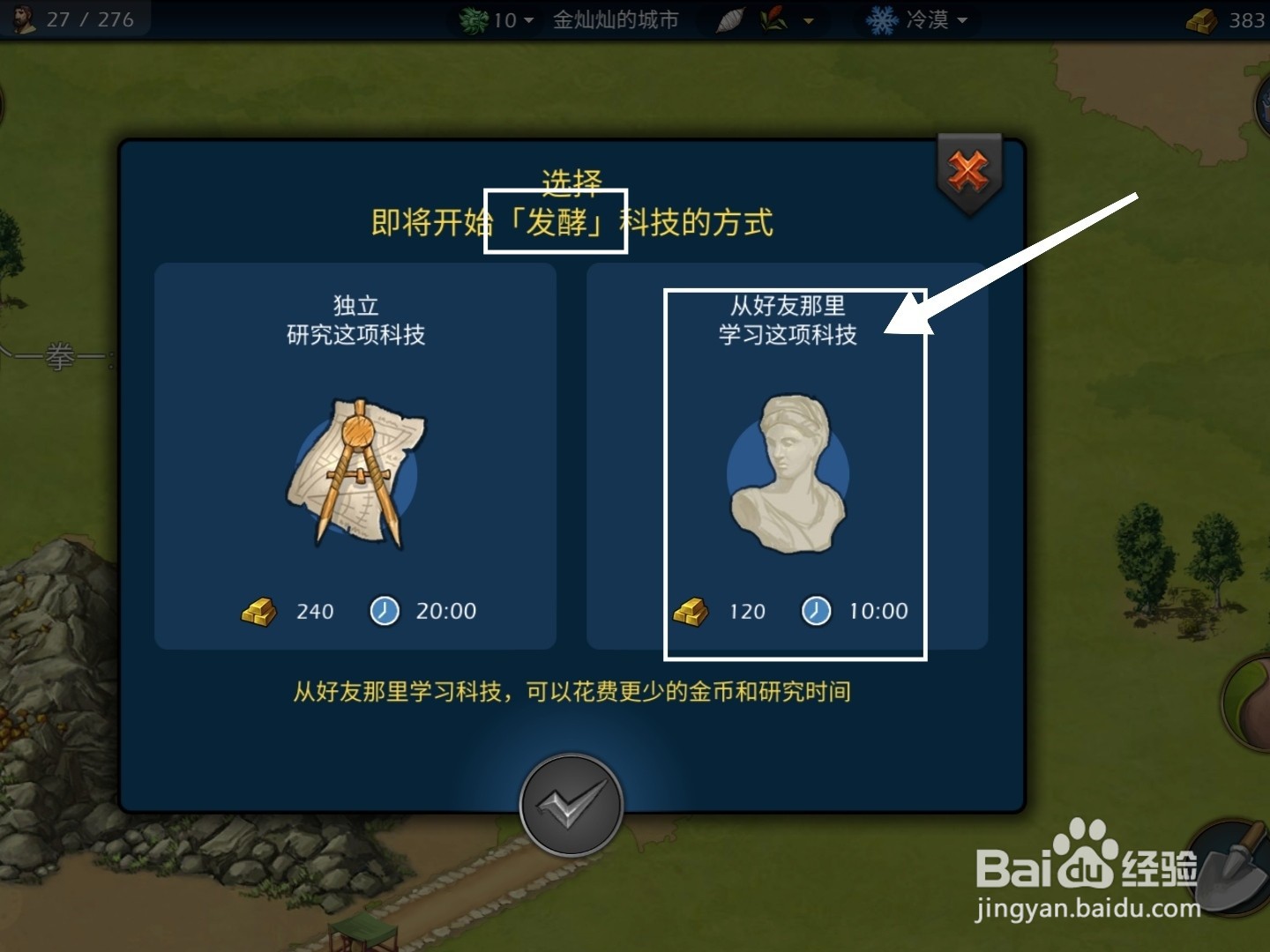The height and width of the screenshot is (952, 1270).
Task: Click the snowflake mood icon in top bar
Action: coord(881,19)
